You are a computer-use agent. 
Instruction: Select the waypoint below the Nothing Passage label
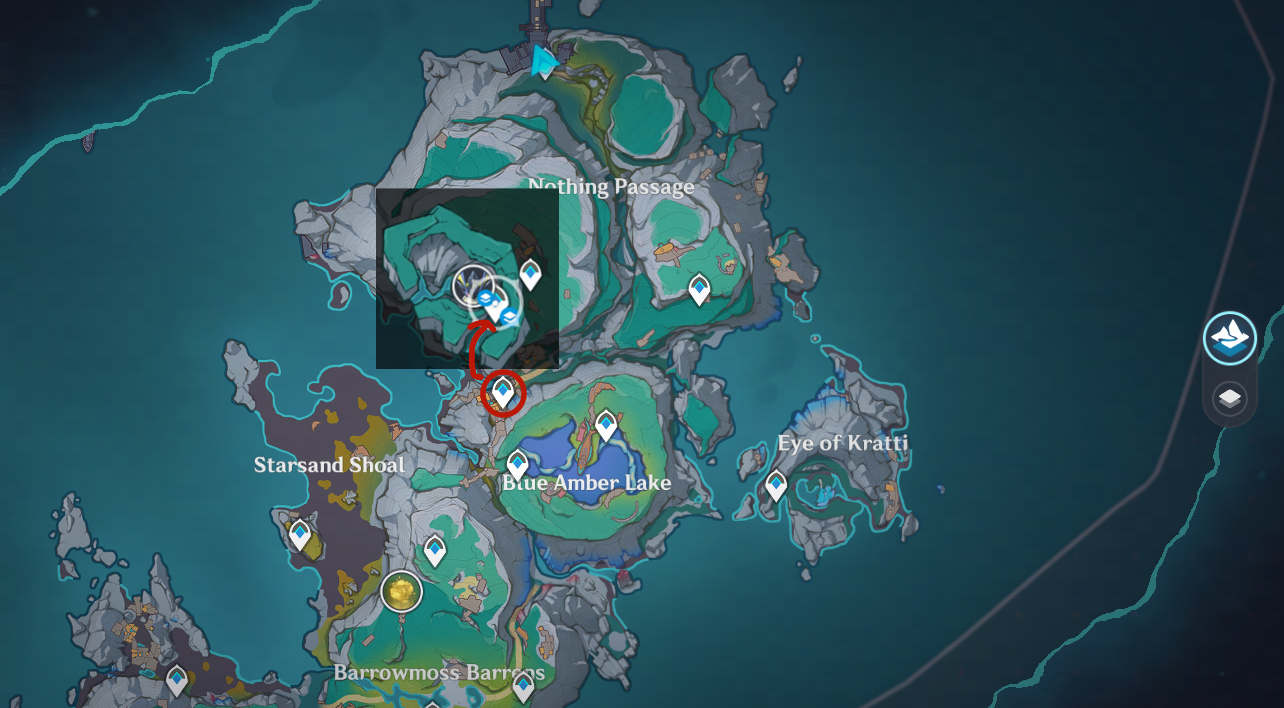[699, 289]
